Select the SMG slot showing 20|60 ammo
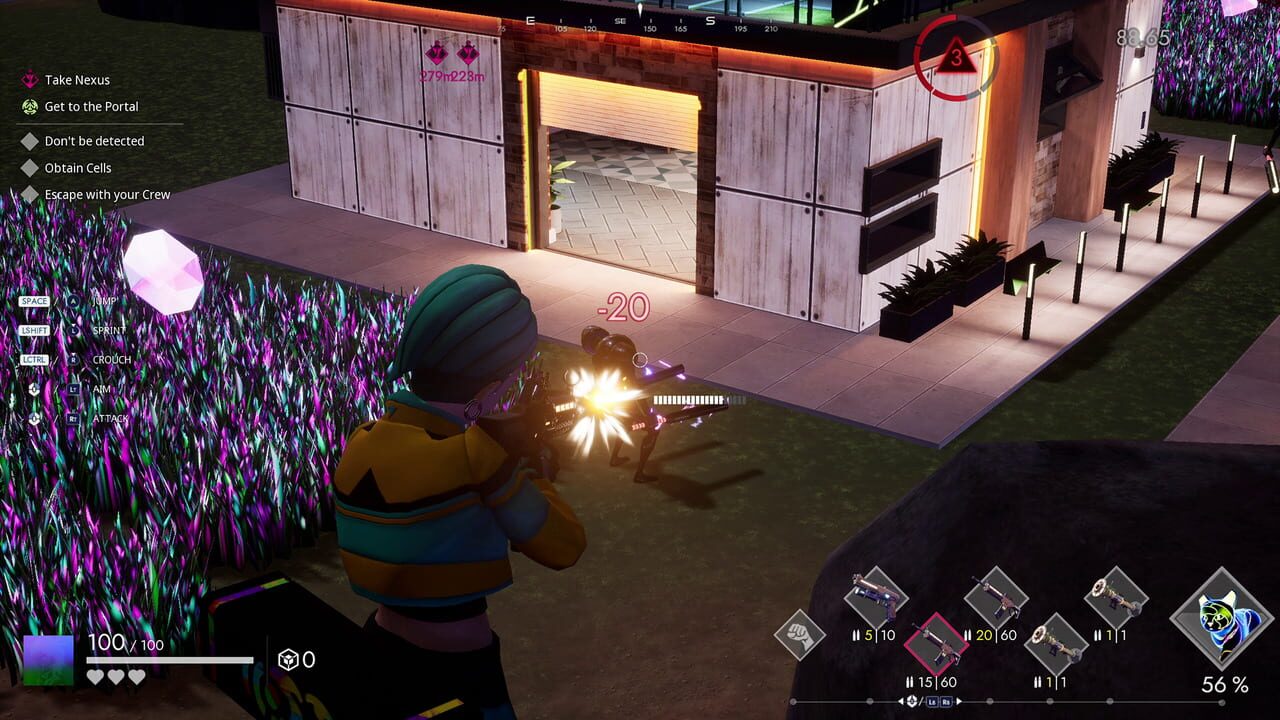 pos(997,599)
